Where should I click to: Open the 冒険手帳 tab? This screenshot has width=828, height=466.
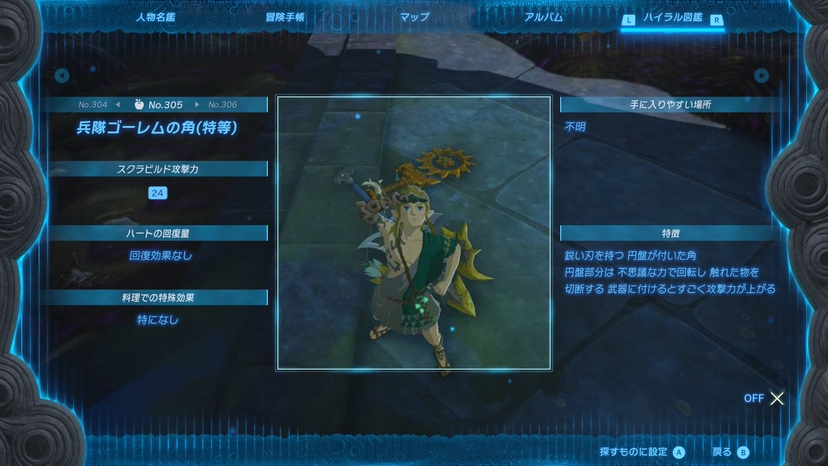click(285, 17)
